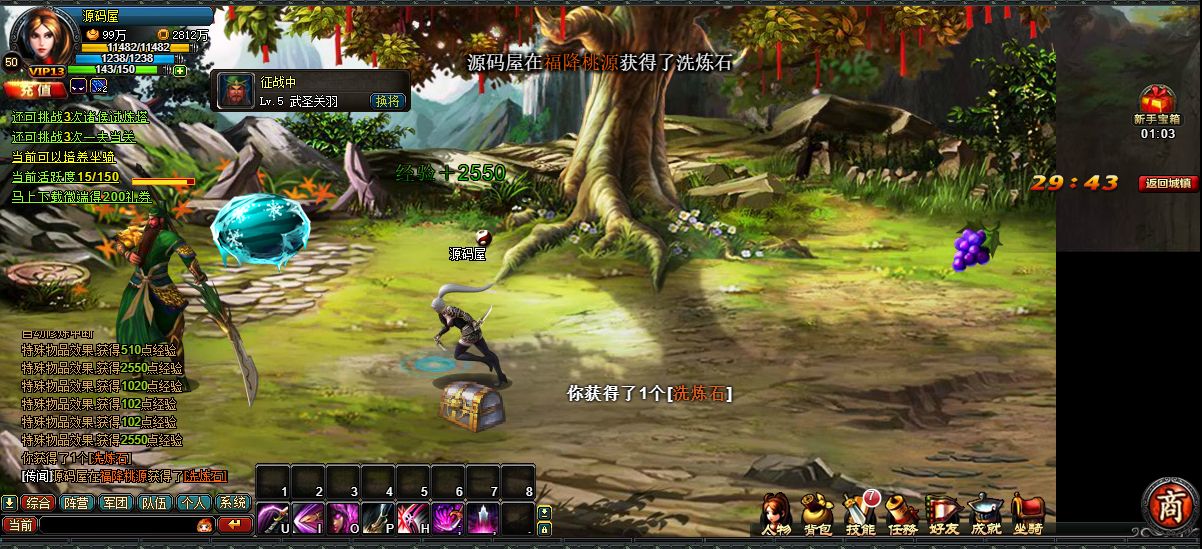Open the 人物 character panel
1202x549 pixels.
click(776, 512)
